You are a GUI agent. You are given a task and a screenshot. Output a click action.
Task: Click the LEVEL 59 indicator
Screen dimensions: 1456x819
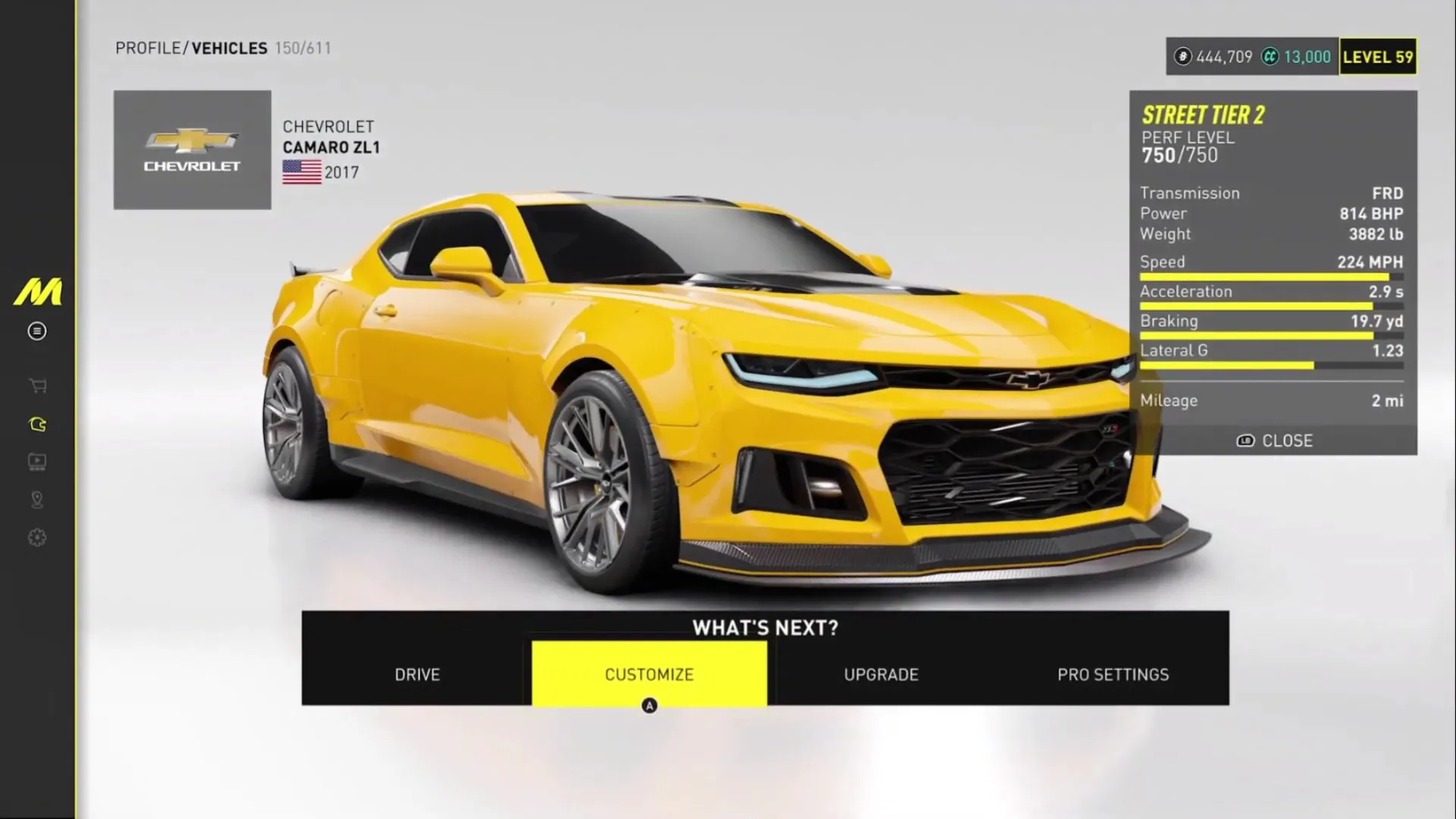[x=1378, y=56]
